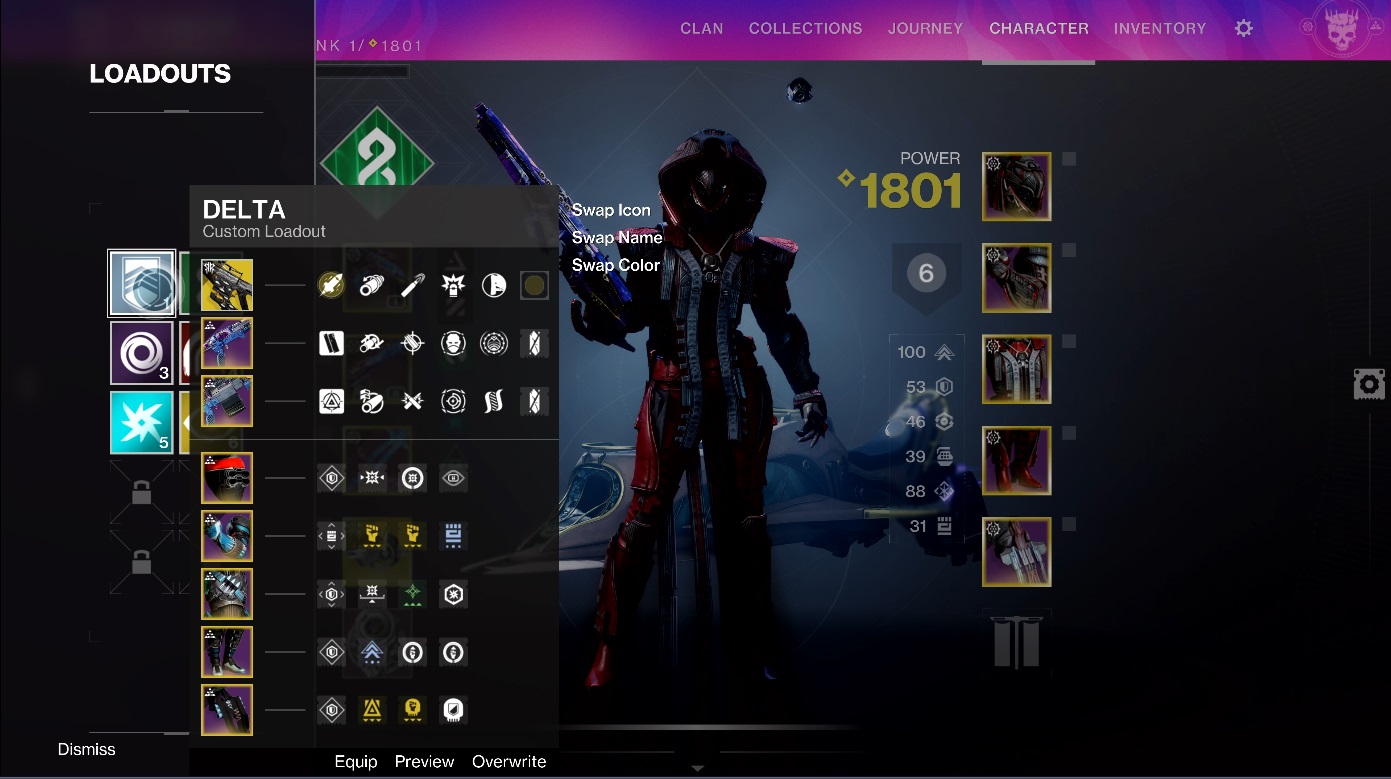Select the equipped helmet slot beside Power
Viewport: 1391px width, 779px height.
coord(1016,187)
